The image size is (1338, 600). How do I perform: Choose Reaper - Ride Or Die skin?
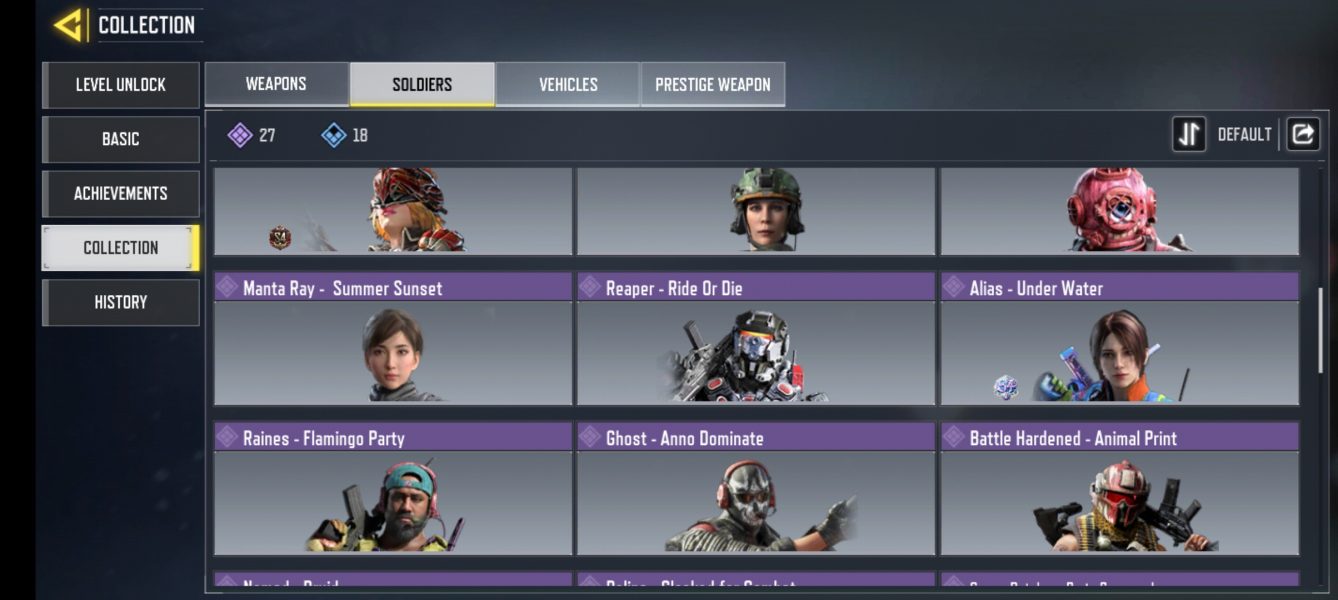click(756, 339)
